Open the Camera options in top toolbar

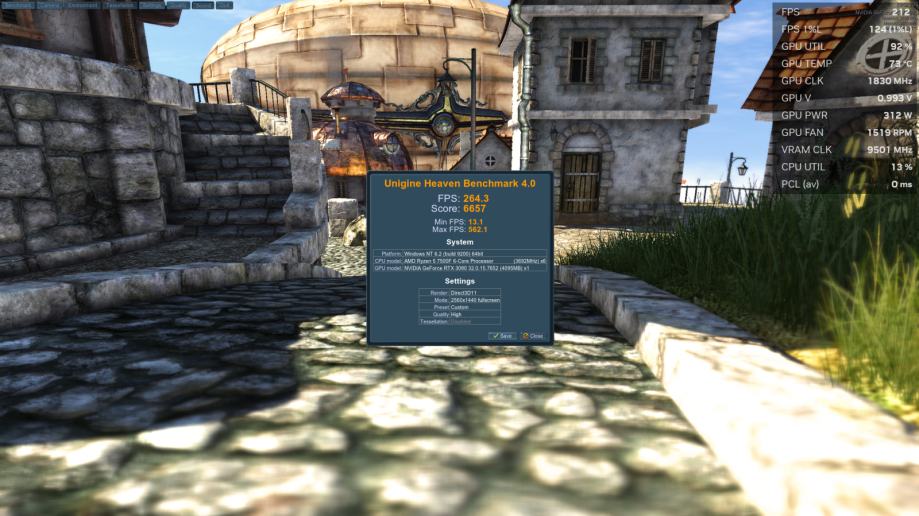[49, 5]
